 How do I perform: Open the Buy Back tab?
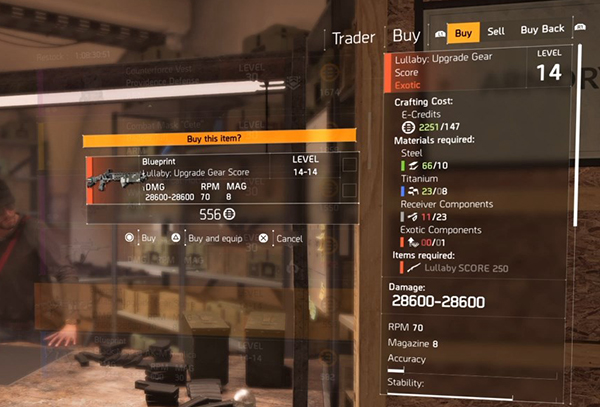click(542, 32)
